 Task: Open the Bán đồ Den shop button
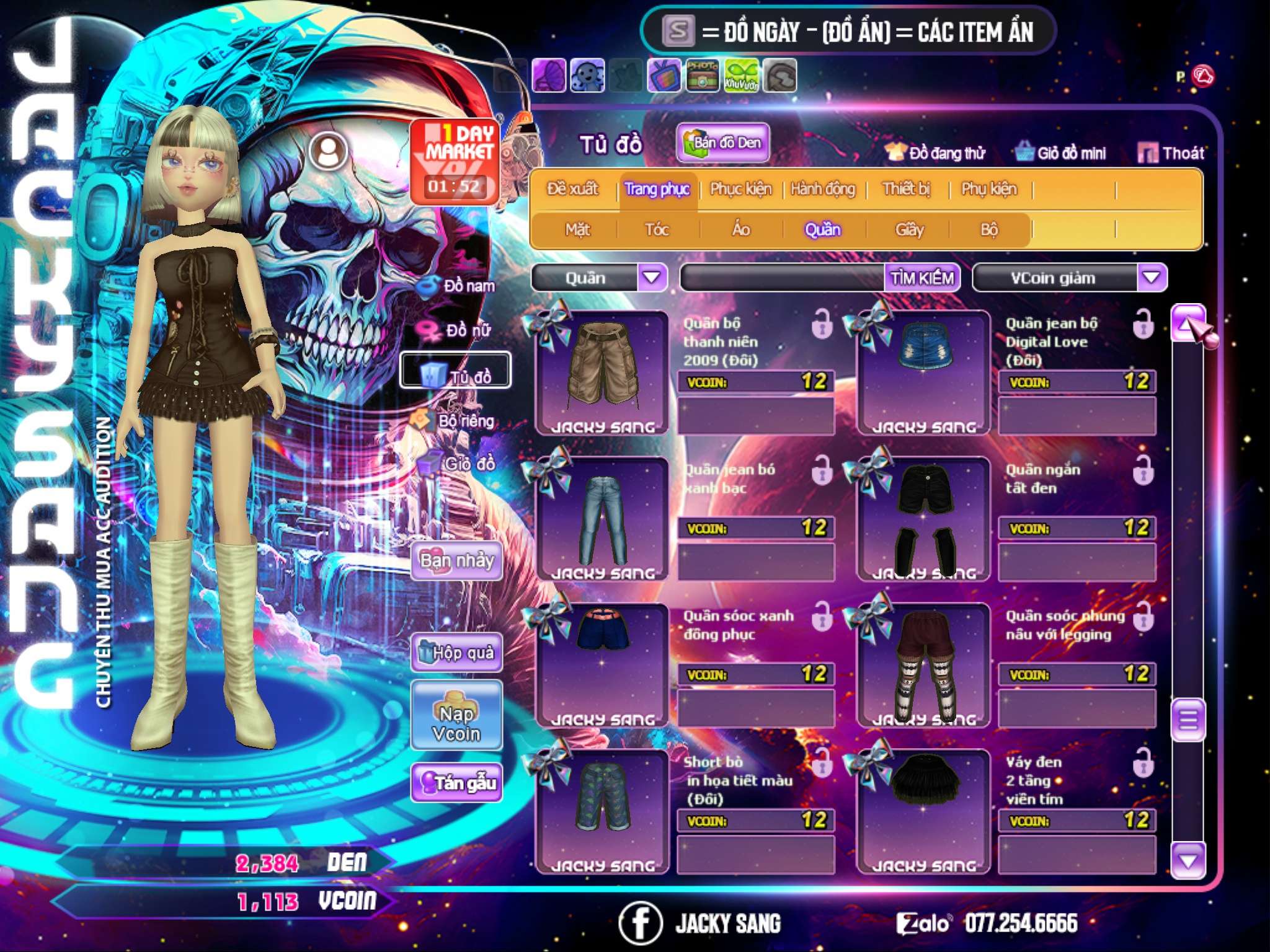[722, 143]
